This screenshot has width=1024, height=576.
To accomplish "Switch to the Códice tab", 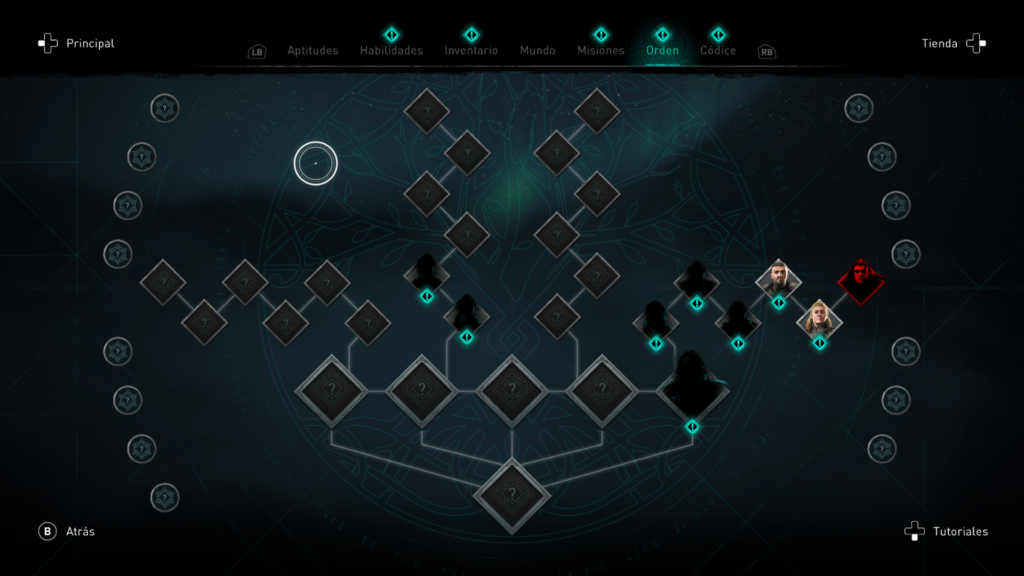I will pyautogui.click(x=718, y=50).
